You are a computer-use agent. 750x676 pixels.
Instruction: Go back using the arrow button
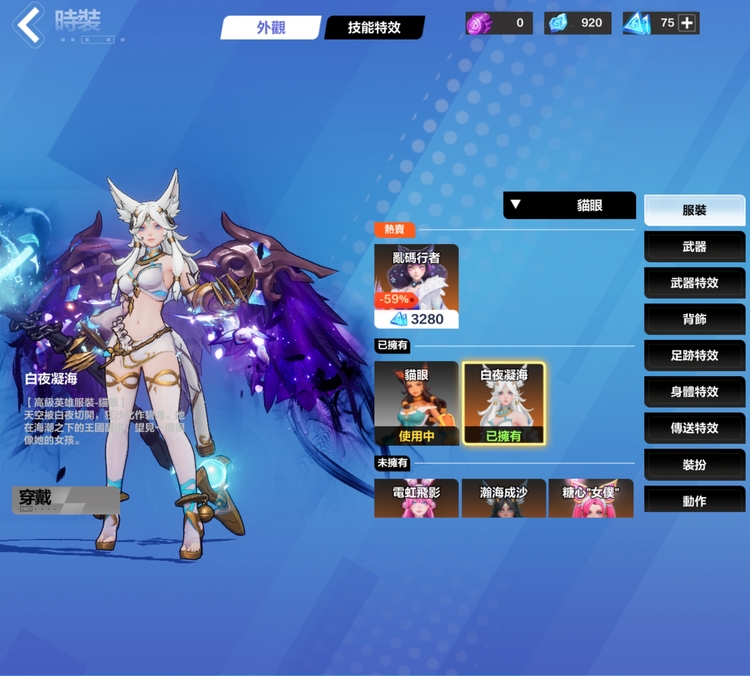pyautogui.click(x=29, y=25)
